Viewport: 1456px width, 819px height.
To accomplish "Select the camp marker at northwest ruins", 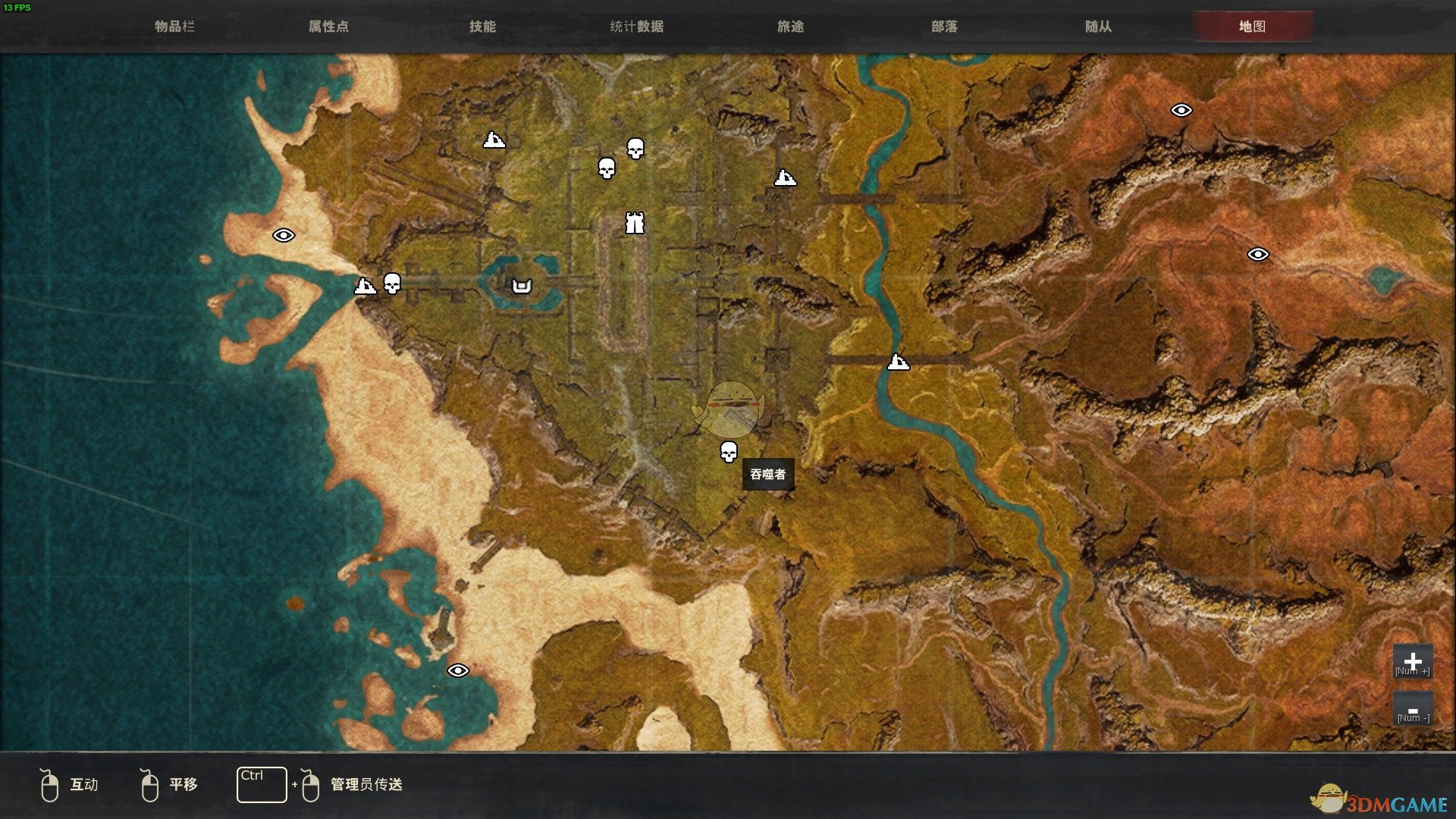I will click(x=494, y=140).
